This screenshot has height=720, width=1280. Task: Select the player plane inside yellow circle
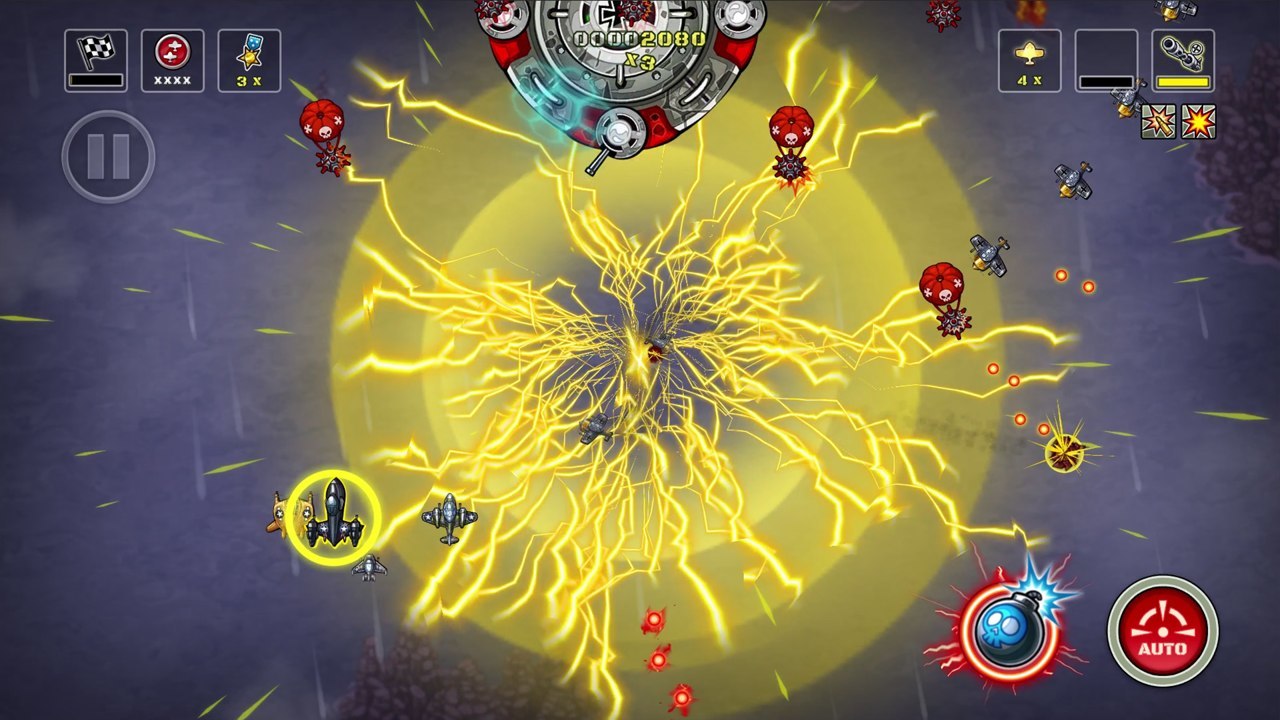(336, 515)
